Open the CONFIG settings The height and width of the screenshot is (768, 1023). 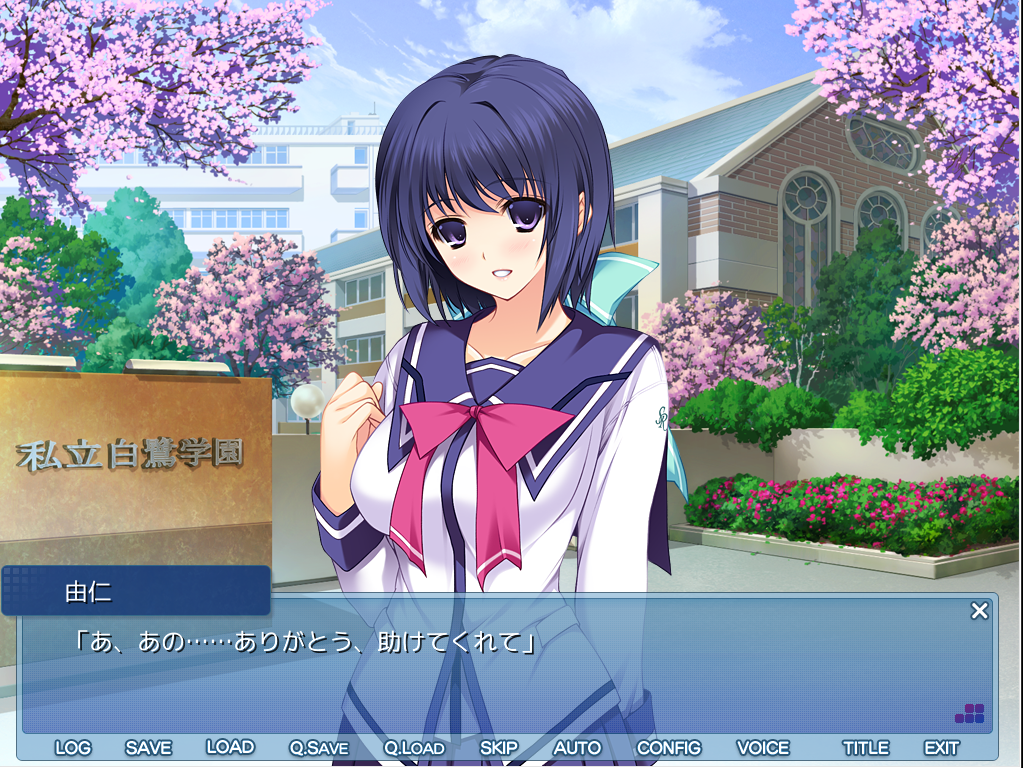(x=669, y=748)
